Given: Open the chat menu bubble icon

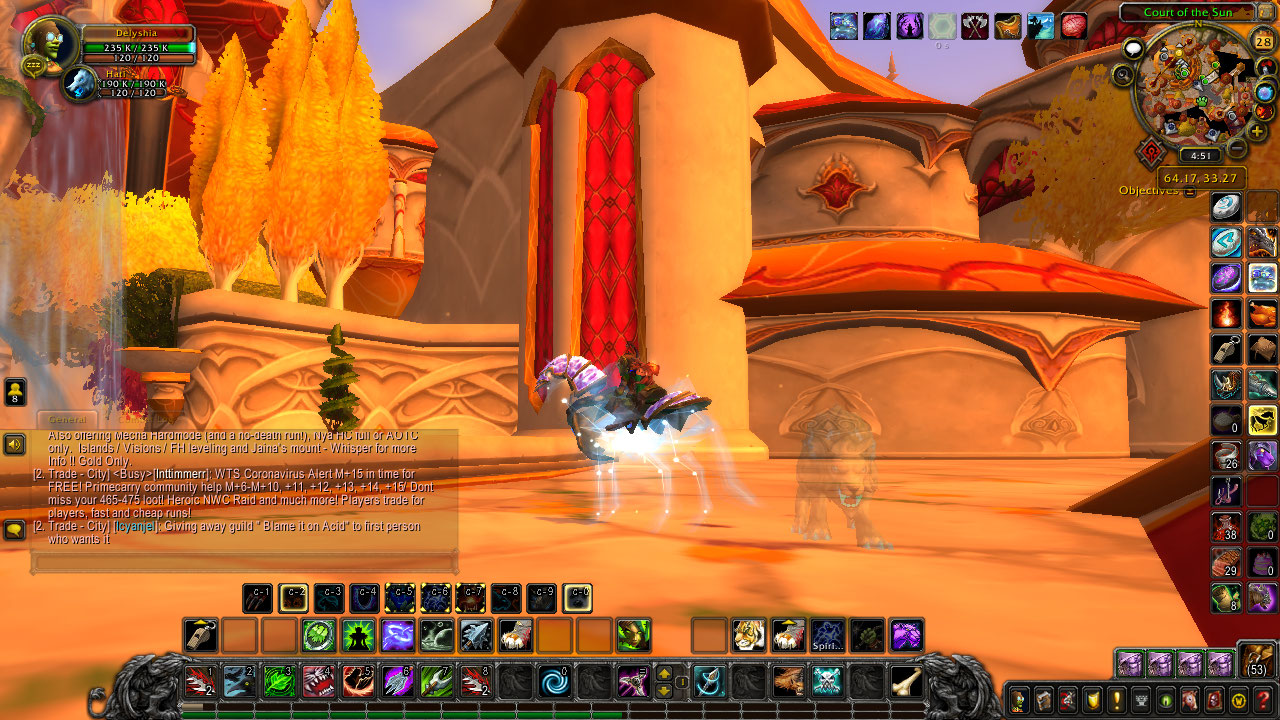Looking at the screenshot, I should [x=15, y=530].
